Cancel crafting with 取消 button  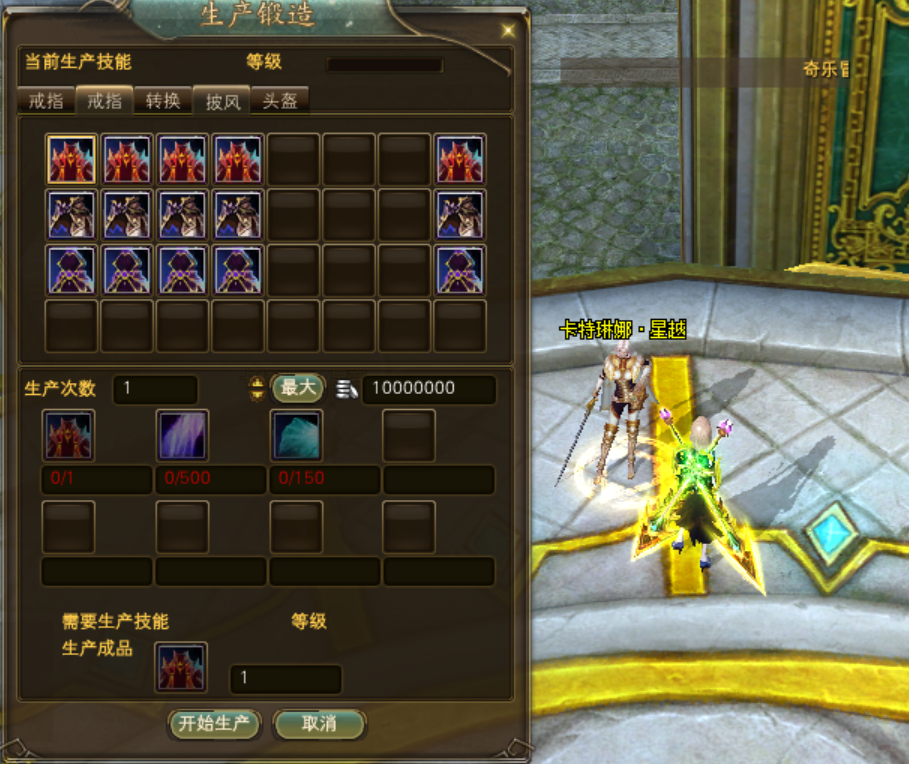click(x=319, y=724)
